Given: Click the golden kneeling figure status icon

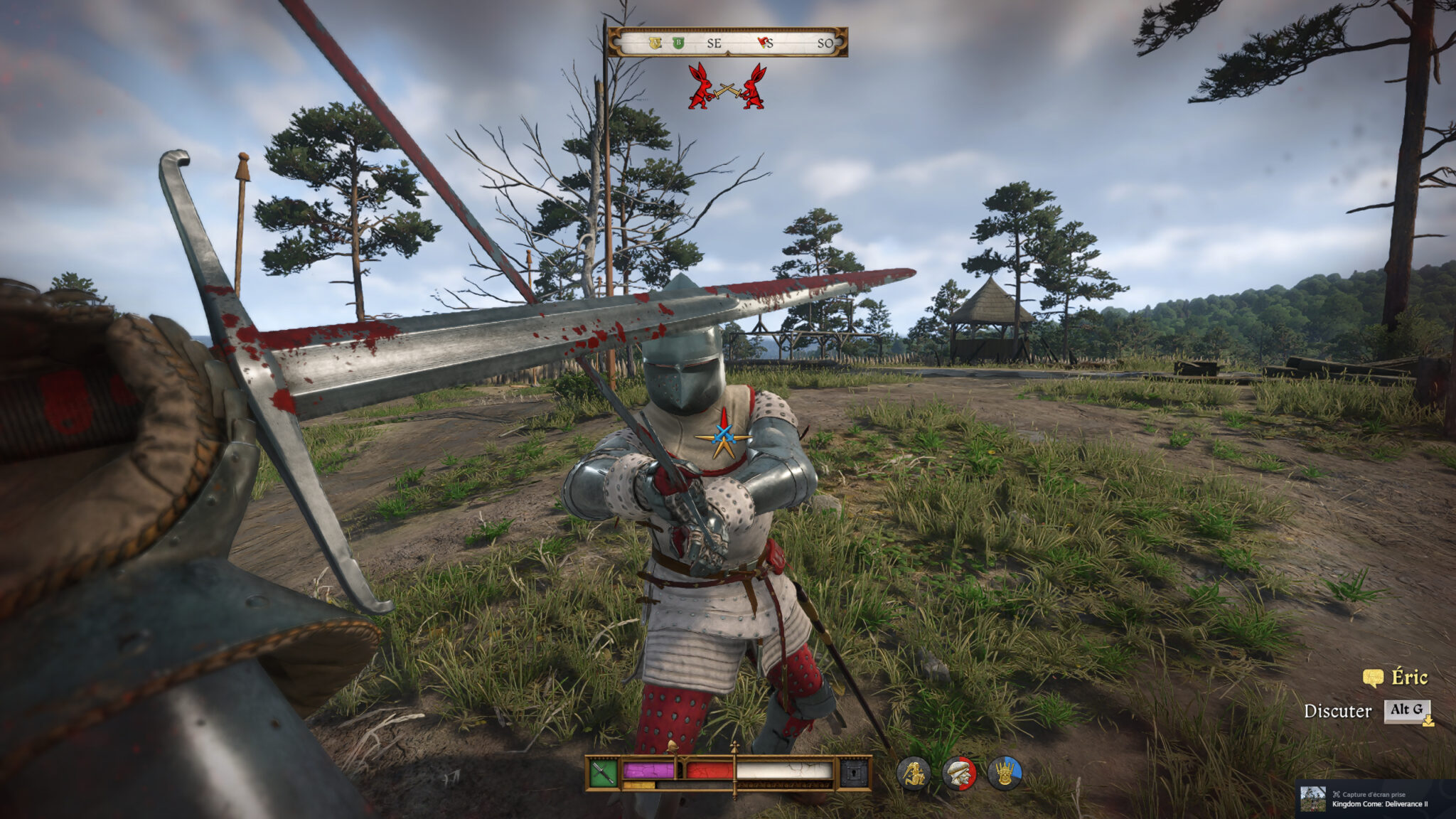Looking at the screenshot, I should (x=914, y=773).
